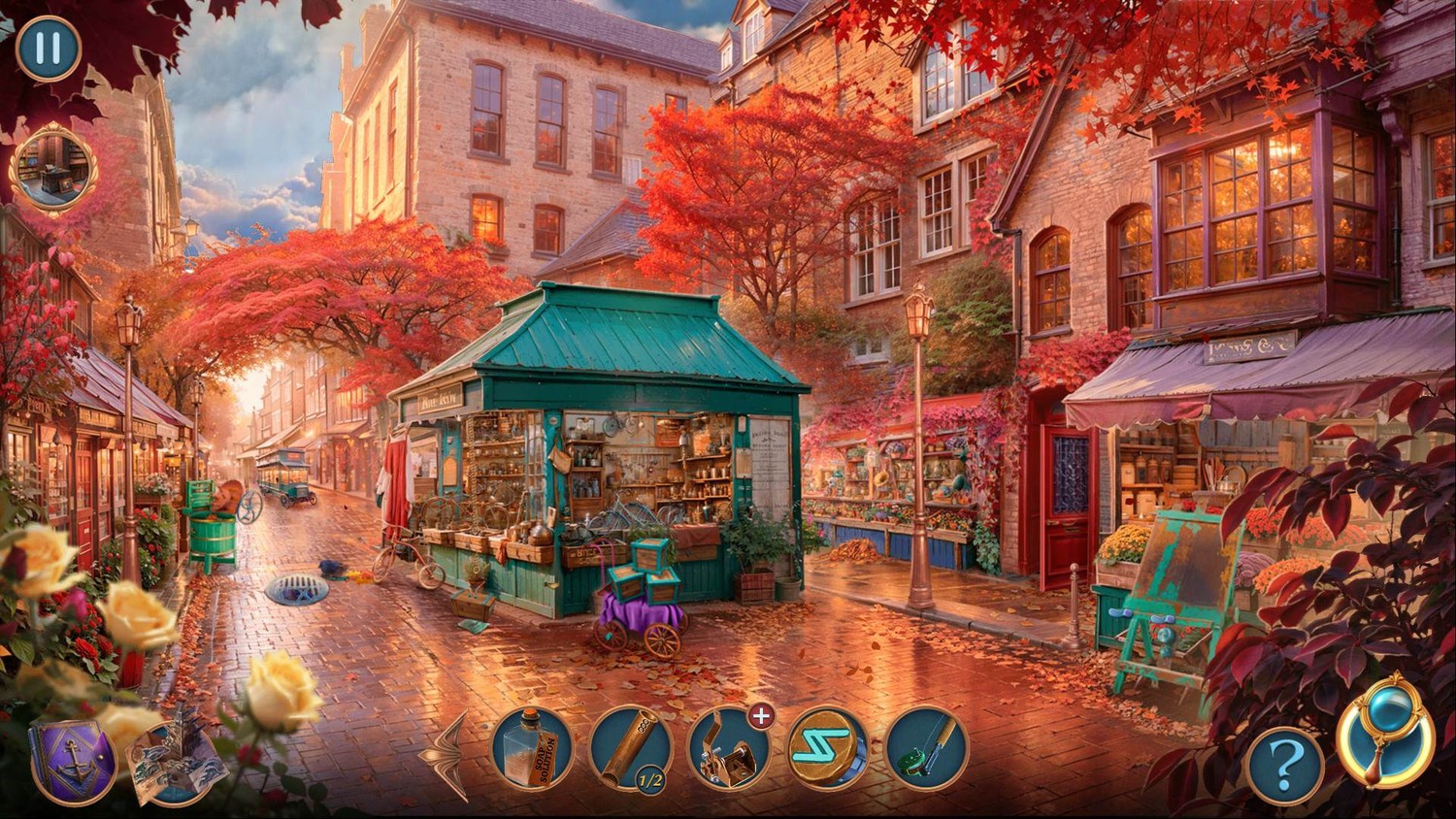
Task: Select the Soap Solution bottle
Action: point(533,747)
